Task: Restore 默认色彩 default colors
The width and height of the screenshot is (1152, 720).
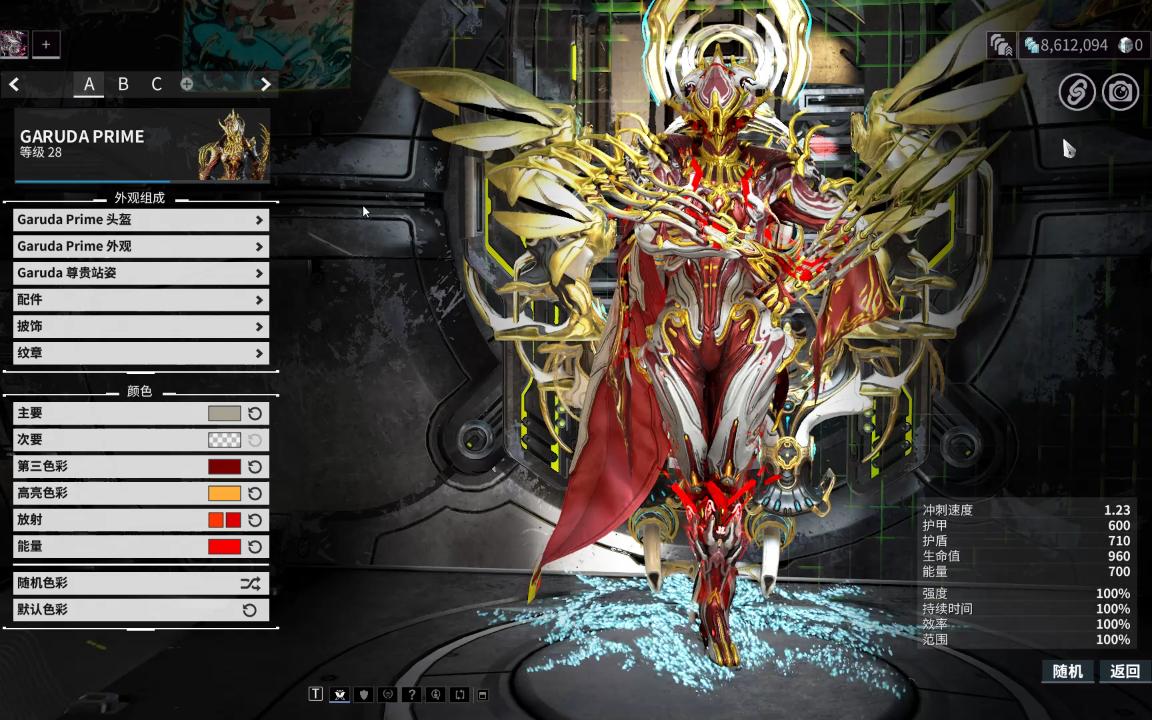Action: coord(140,610)
